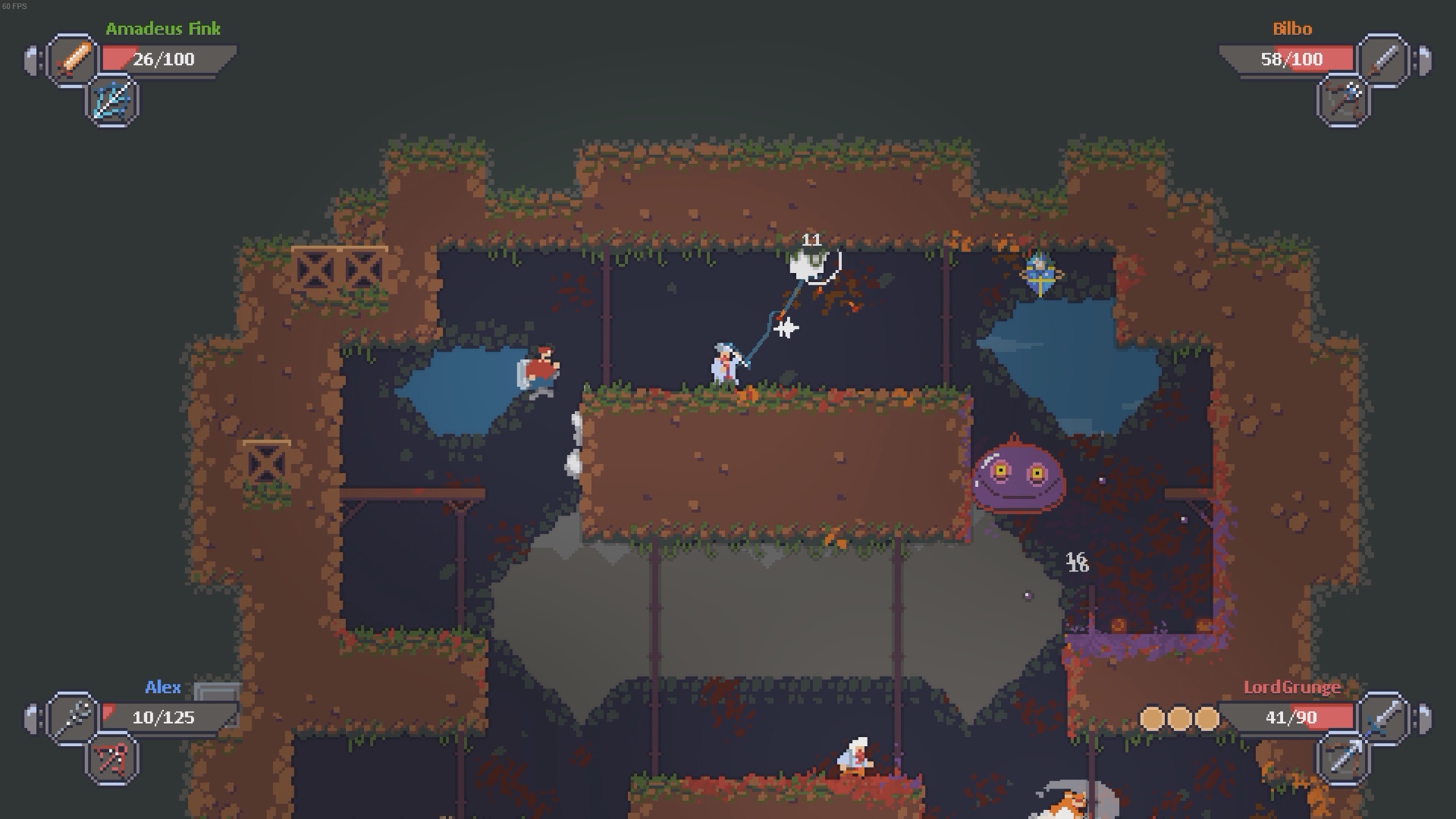Click the green name Amadeus Fink
This screenshot has height=819, width=1456.
(164, 29)
